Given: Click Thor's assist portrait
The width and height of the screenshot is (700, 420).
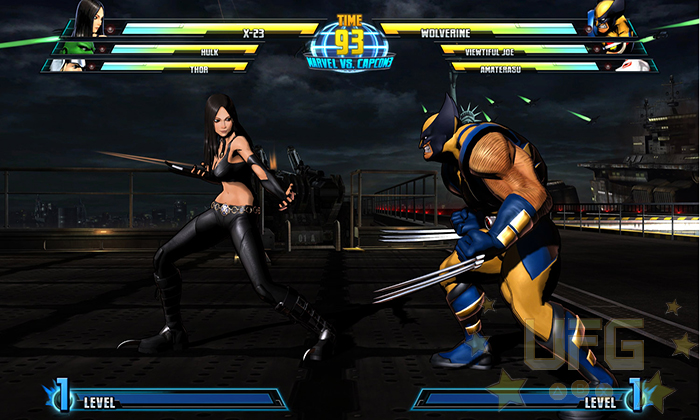Looking at the screenshot, I should 70,65.
